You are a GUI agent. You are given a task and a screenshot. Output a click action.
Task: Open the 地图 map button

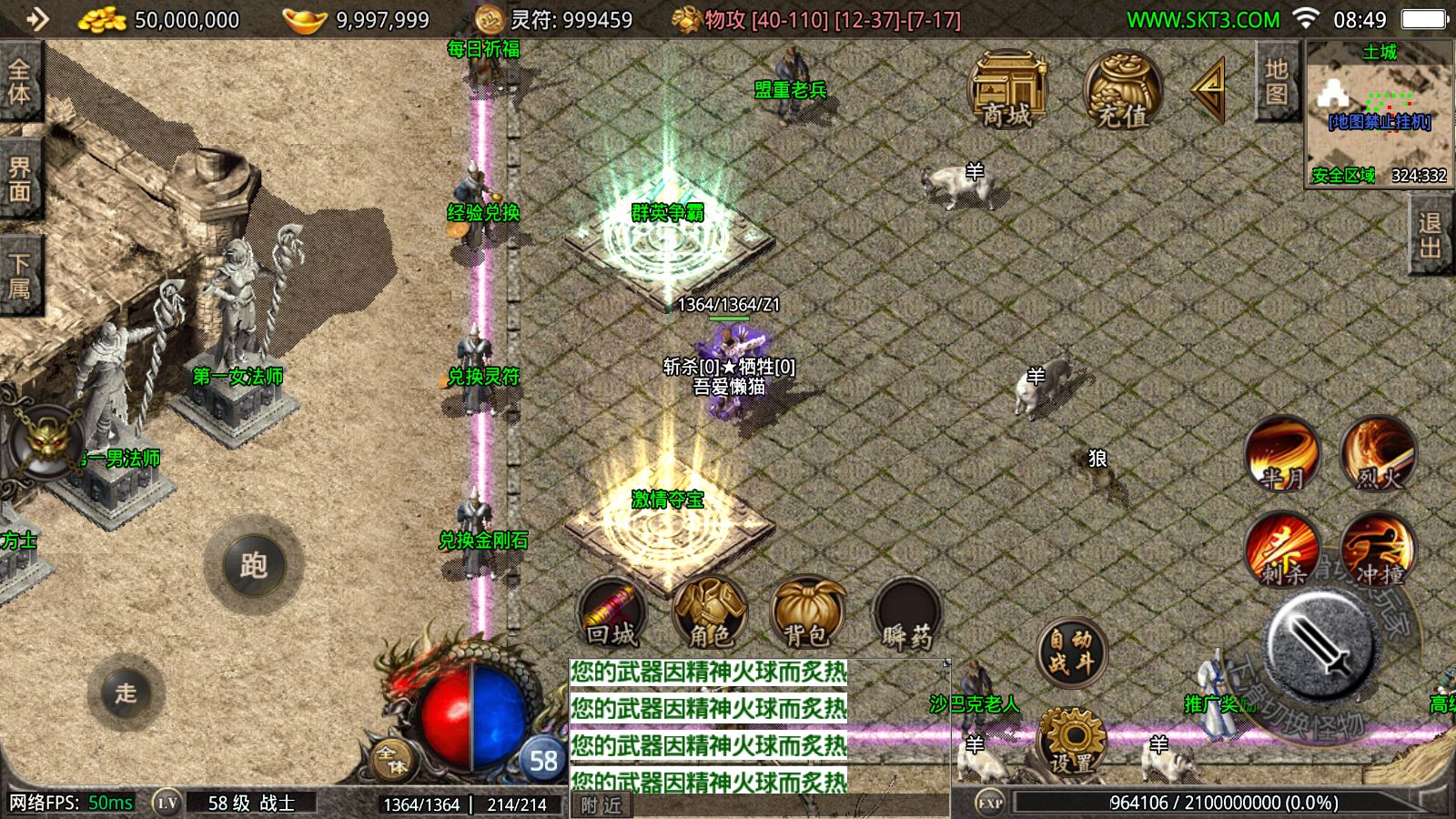pos(1276,82)
